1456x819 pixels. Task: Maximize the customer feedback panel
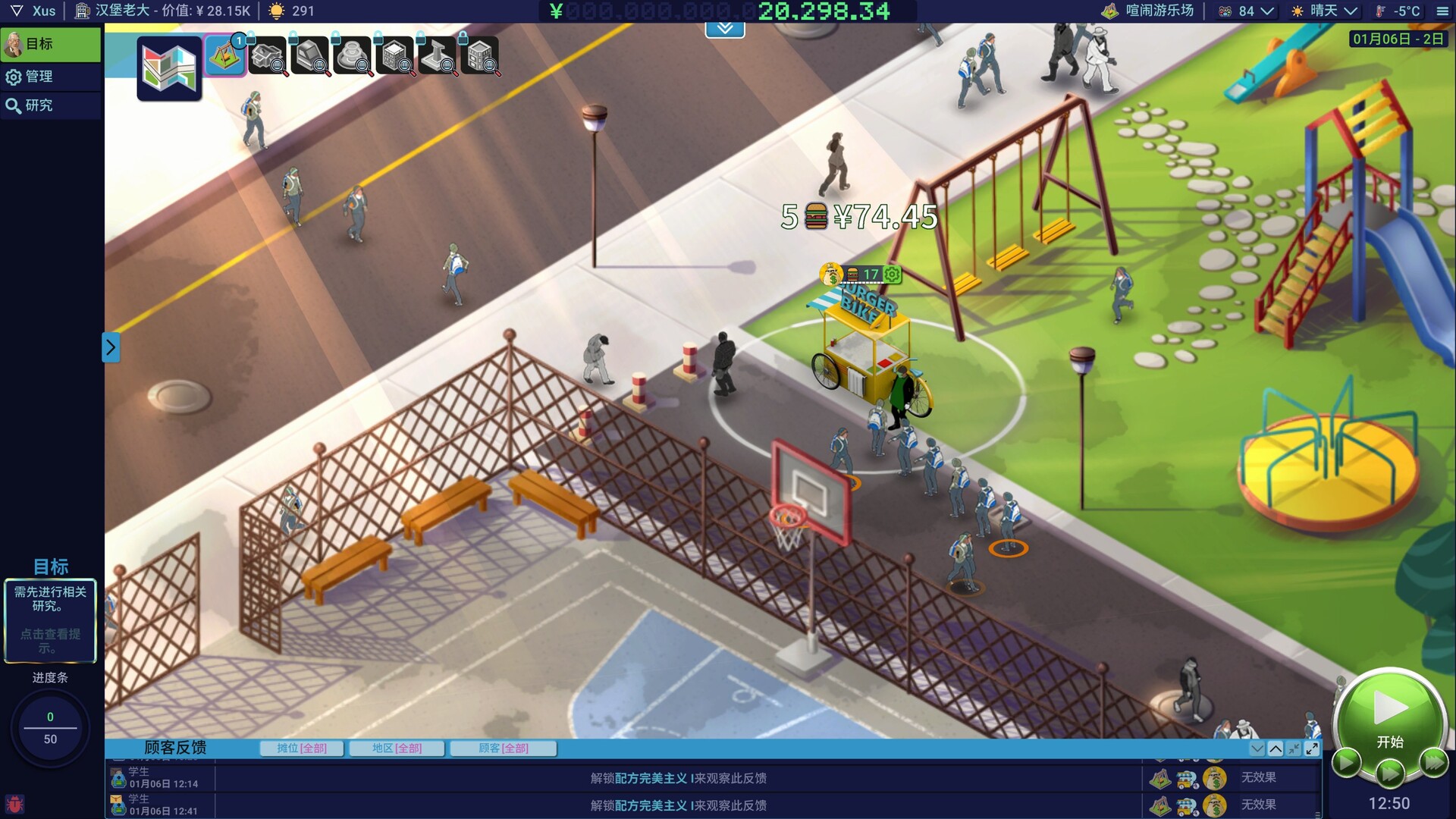1312,748
